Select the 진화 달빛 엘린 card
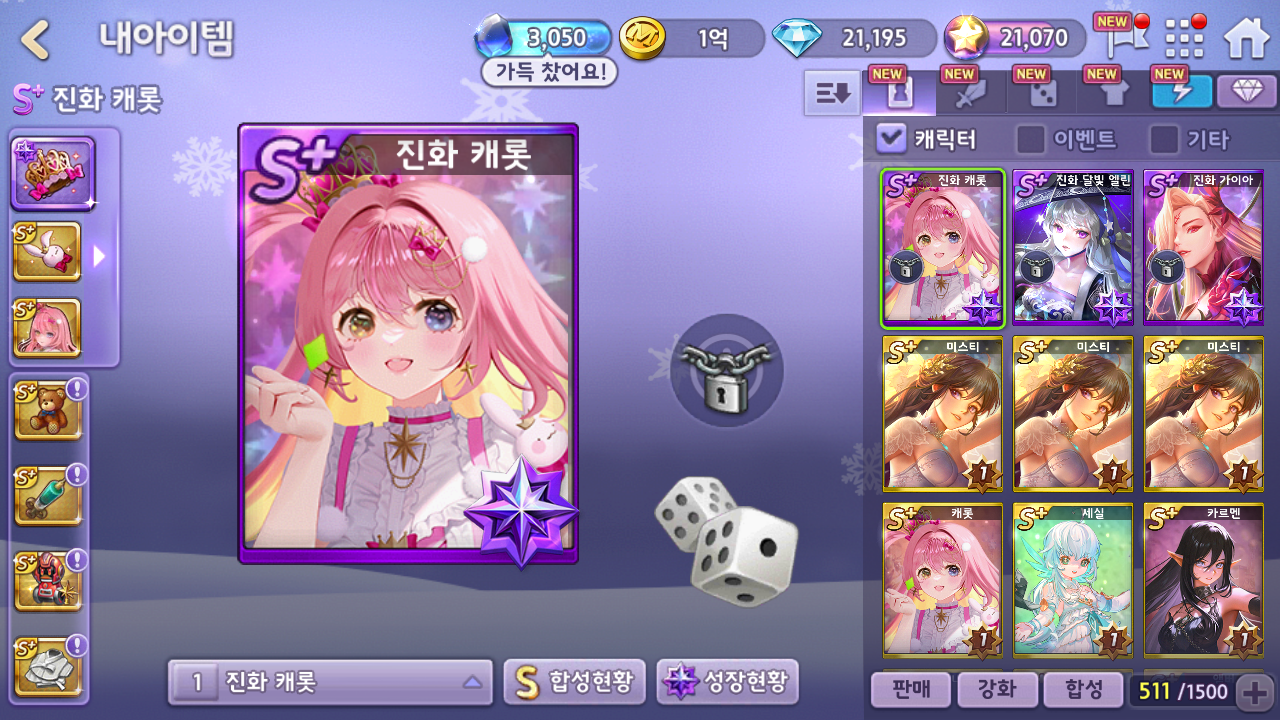The height and width of the screenshot is (720, 1280). click(1073, 248)
